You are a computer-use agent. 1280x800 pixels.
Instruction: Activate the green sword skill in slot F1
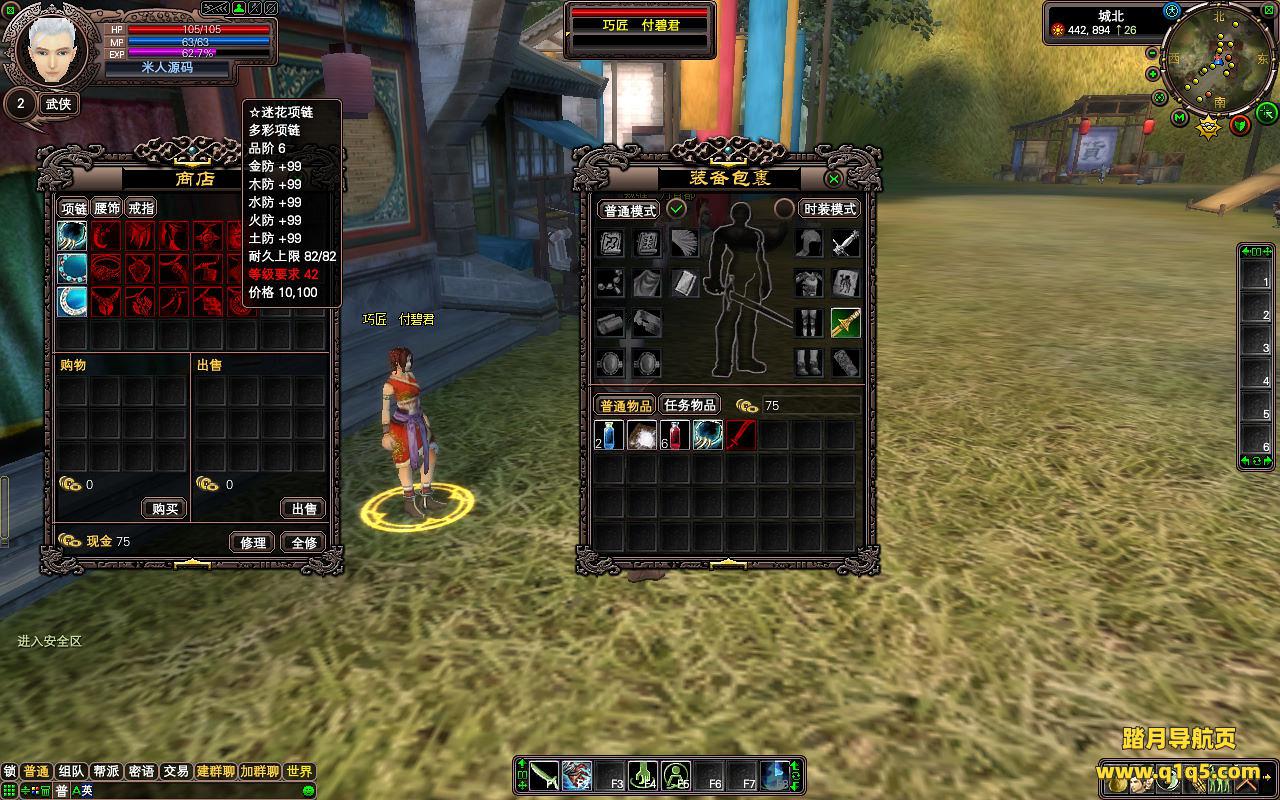coord(544,775)
